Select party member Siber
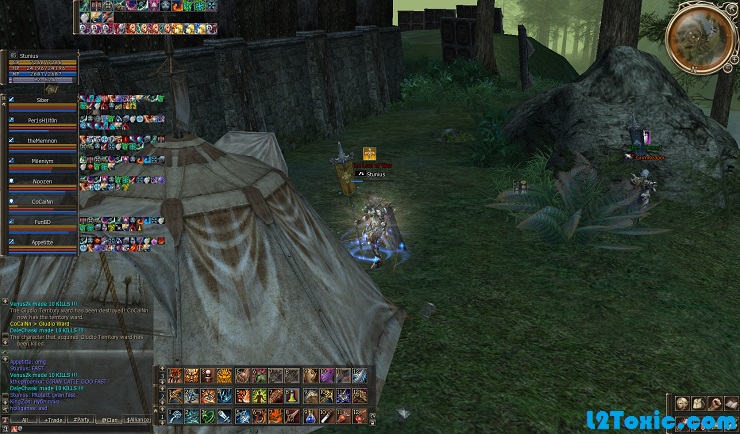Viewport: 740px width, 434px height. [x=41, y=102]
